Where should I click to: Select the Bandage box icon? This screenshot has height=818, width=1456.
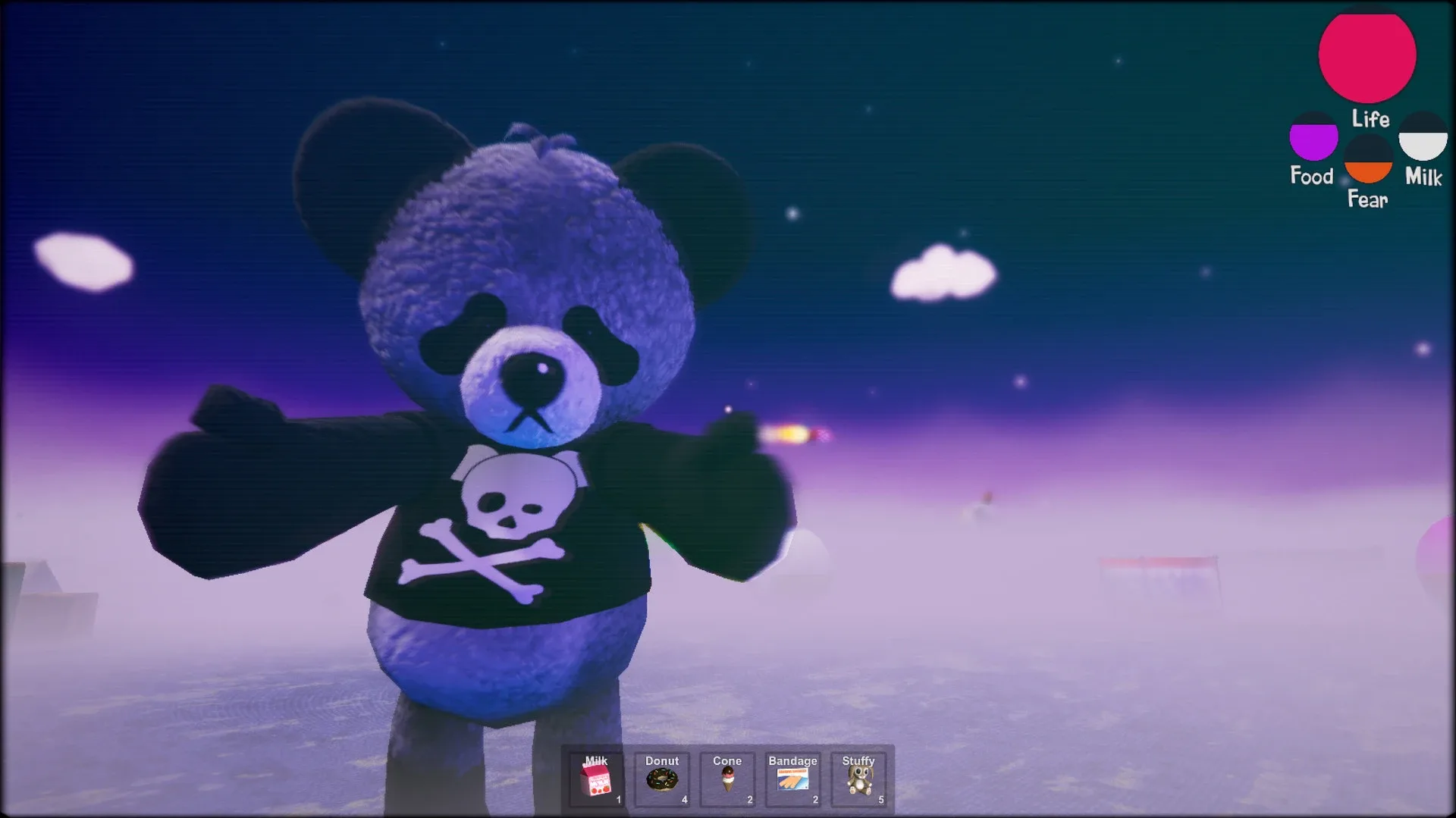point(791,781)
